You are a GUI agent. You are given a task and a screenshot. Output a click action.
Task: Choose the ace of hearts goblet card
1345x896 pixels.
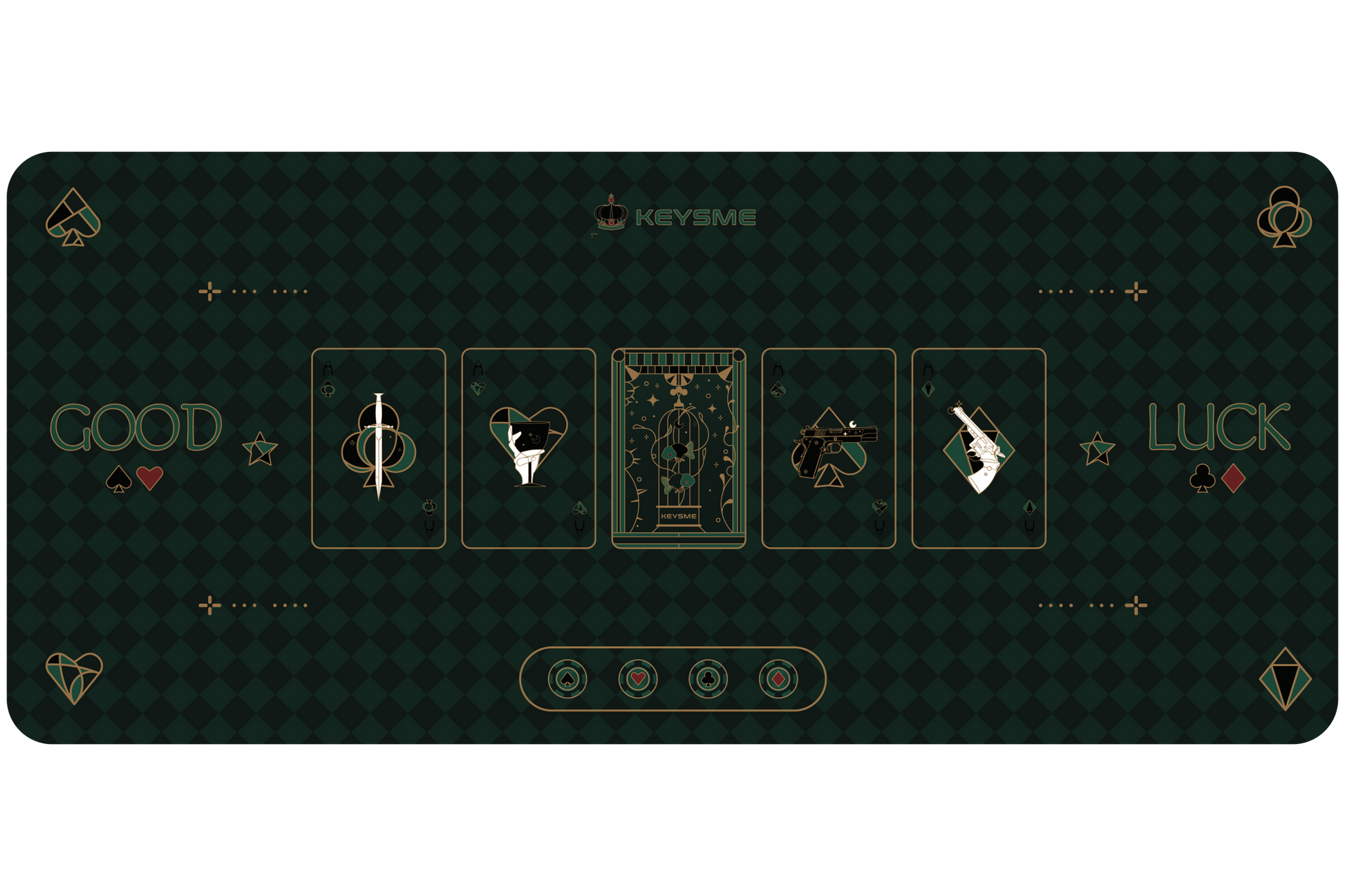coord(528,448)
